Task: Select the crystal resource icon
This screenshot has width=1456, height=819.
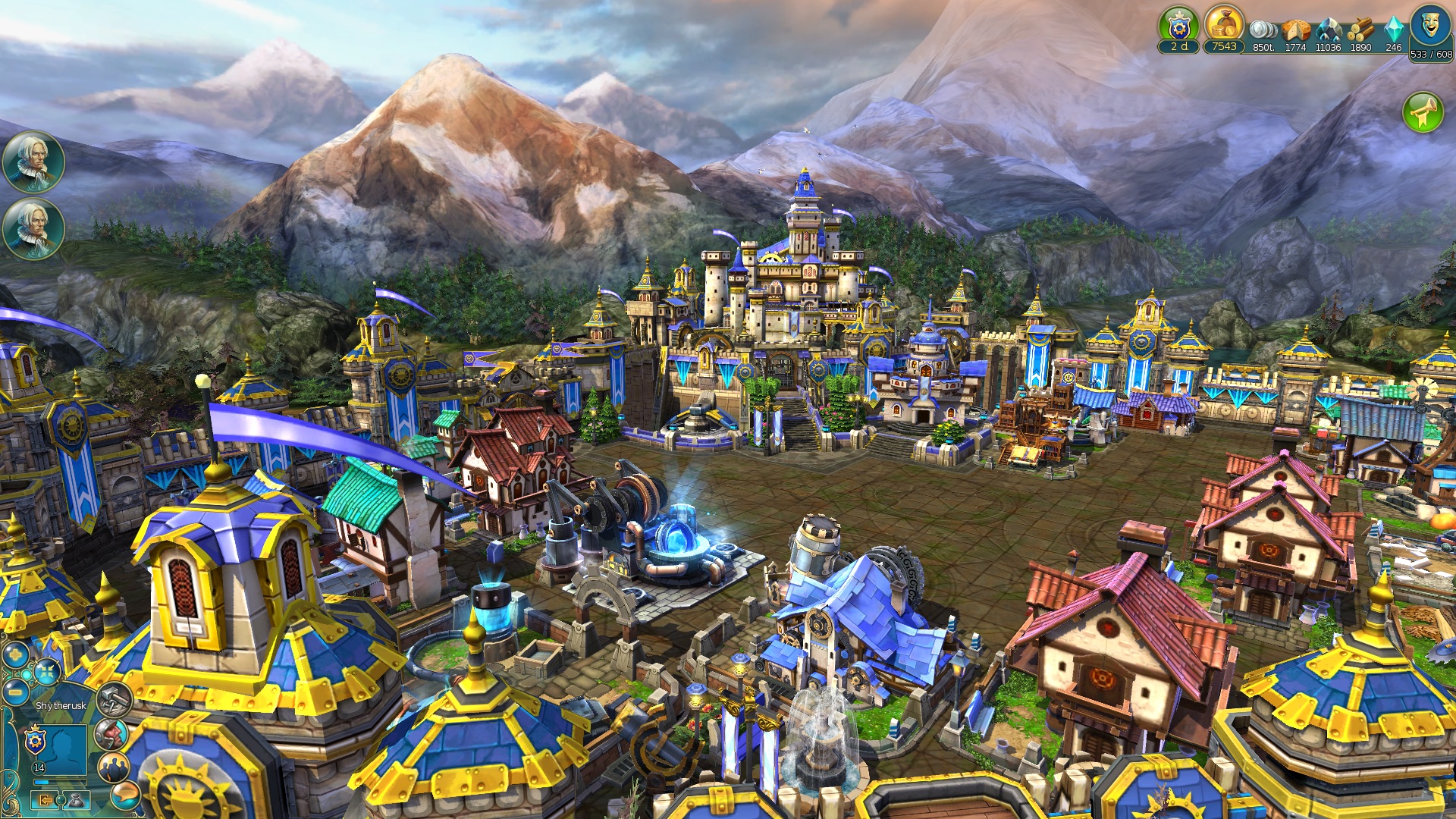Action: tap(1395, 30)
